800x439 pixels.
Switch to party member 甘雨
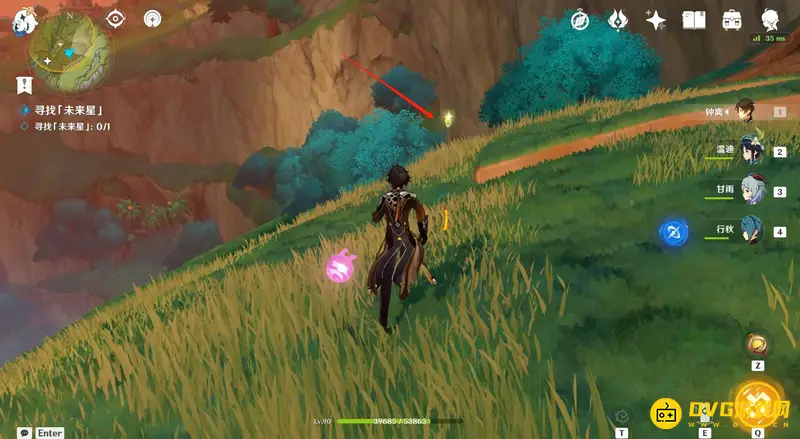pos(750,189)
